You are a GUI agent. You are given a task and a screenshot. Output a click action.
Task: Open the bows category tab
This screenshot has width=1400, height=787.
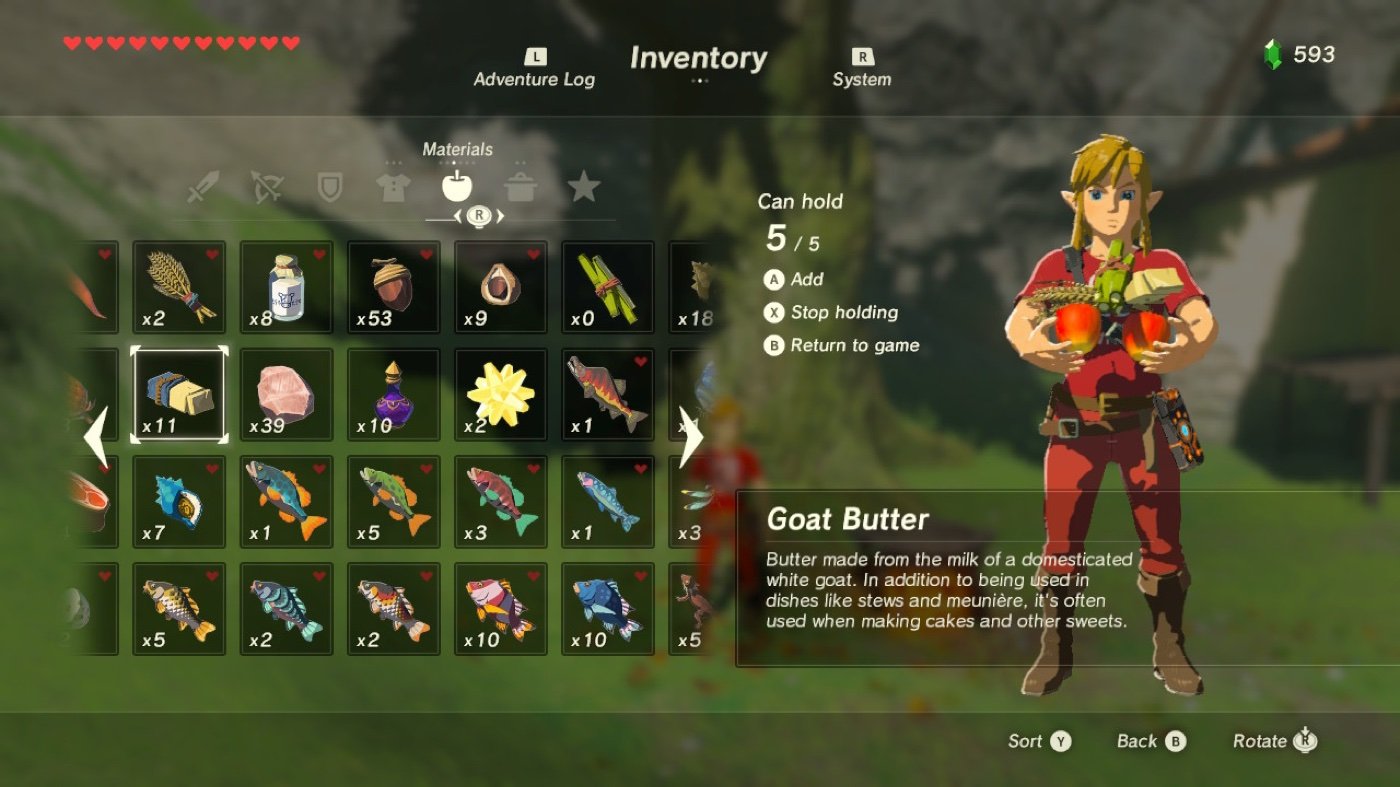(x=267, y=186)
